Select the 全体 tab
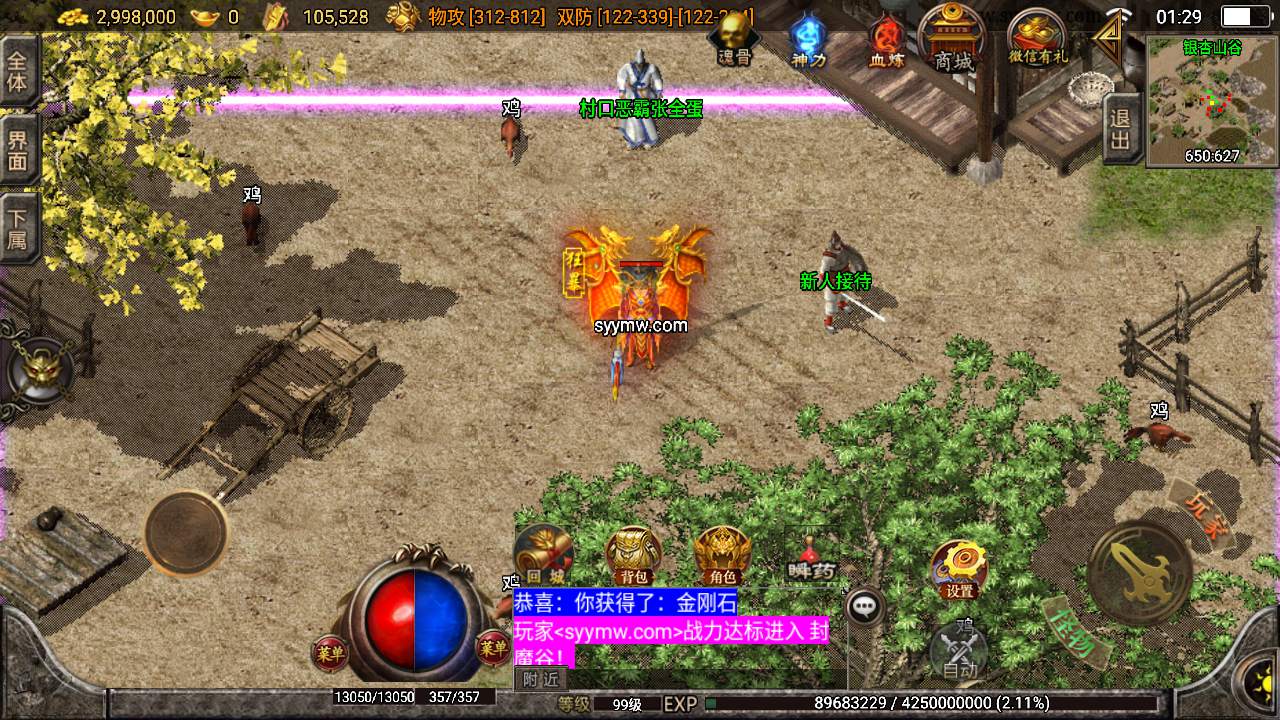The width and height of the screenshot is (1280, 720). [x=18, y=70]
